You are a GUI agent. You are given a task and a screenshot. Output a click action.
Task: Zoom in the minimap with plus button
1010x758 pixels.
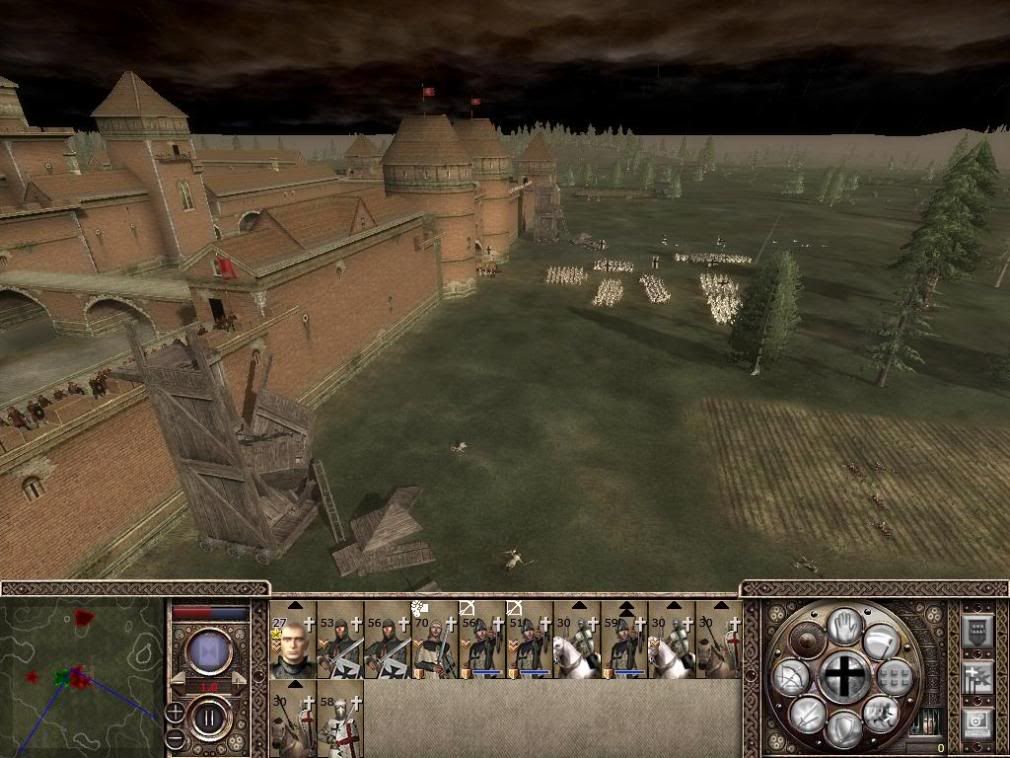[175, 714]
